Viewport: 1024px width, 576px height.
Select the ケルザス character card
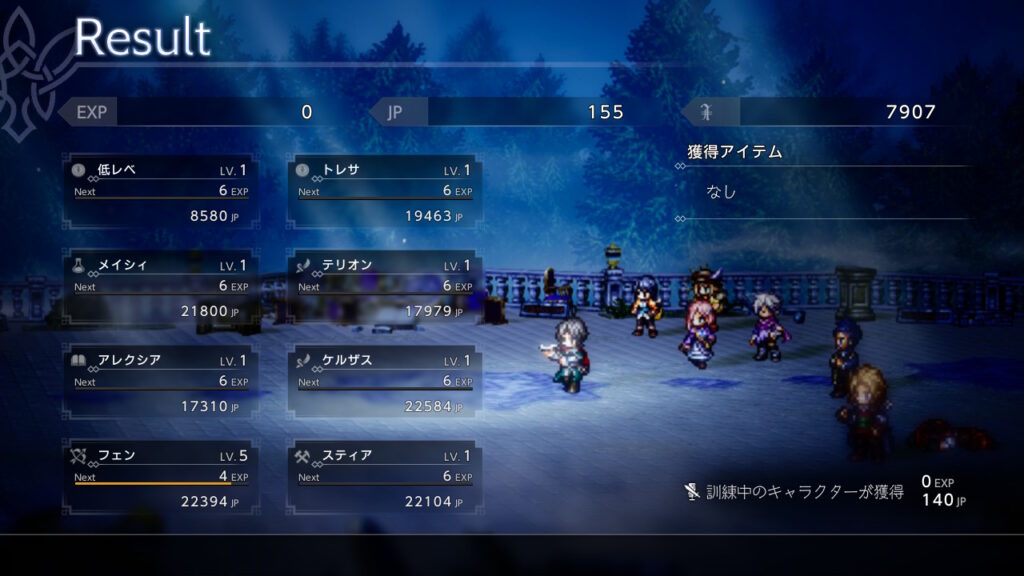tap(384, 383)
